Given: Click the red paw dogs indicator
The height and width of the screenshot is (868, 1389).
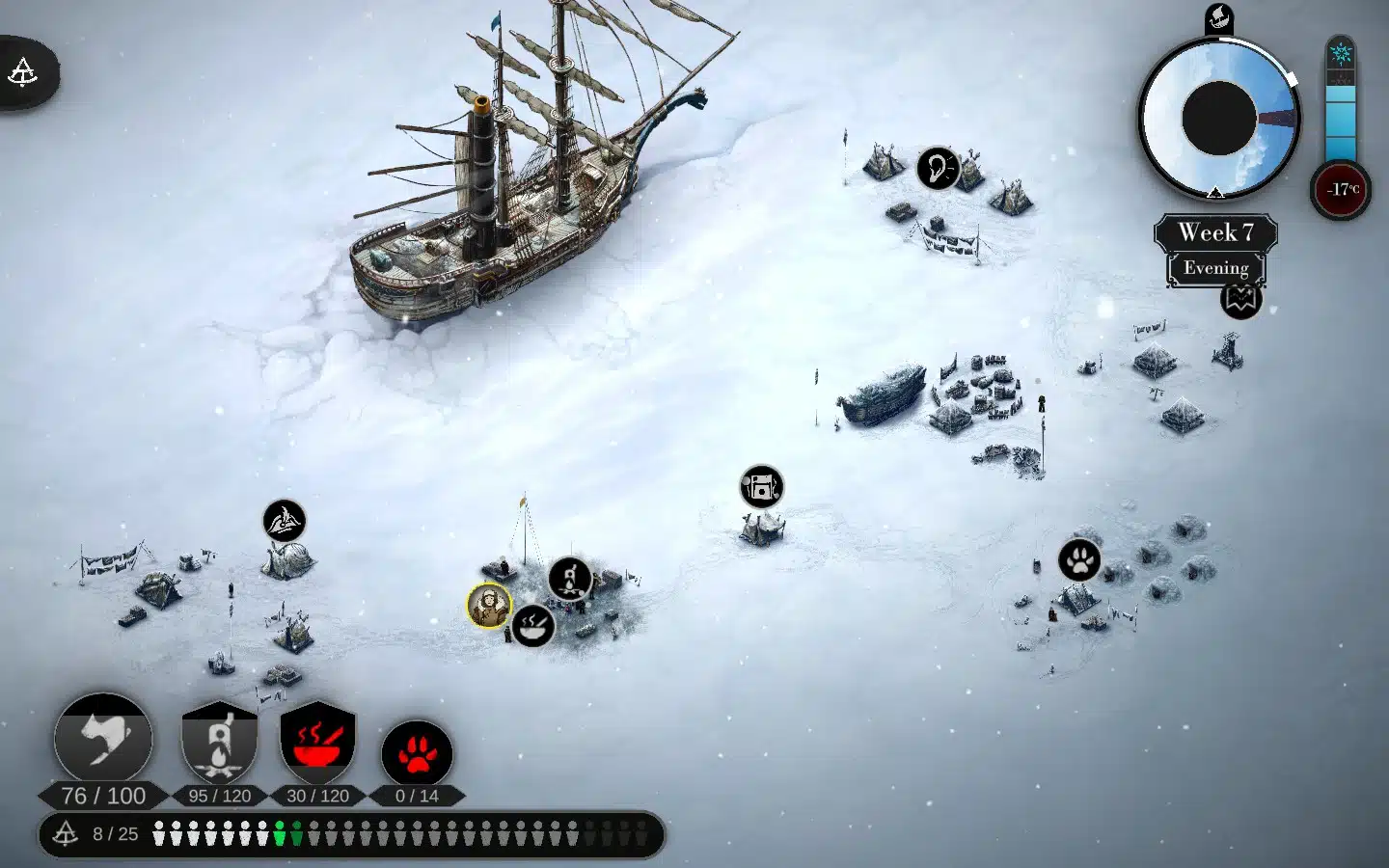Looking at the screenshot, I should click(417, 754).
